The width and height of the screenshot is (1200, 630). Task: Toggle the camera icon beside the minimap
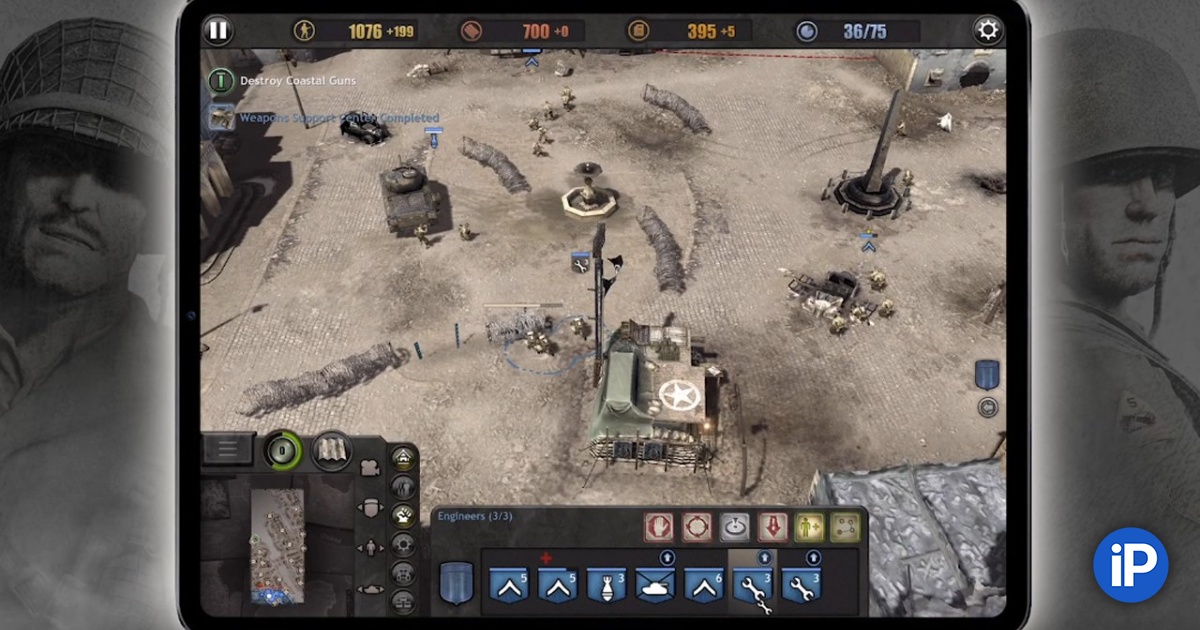click(370, 469)
